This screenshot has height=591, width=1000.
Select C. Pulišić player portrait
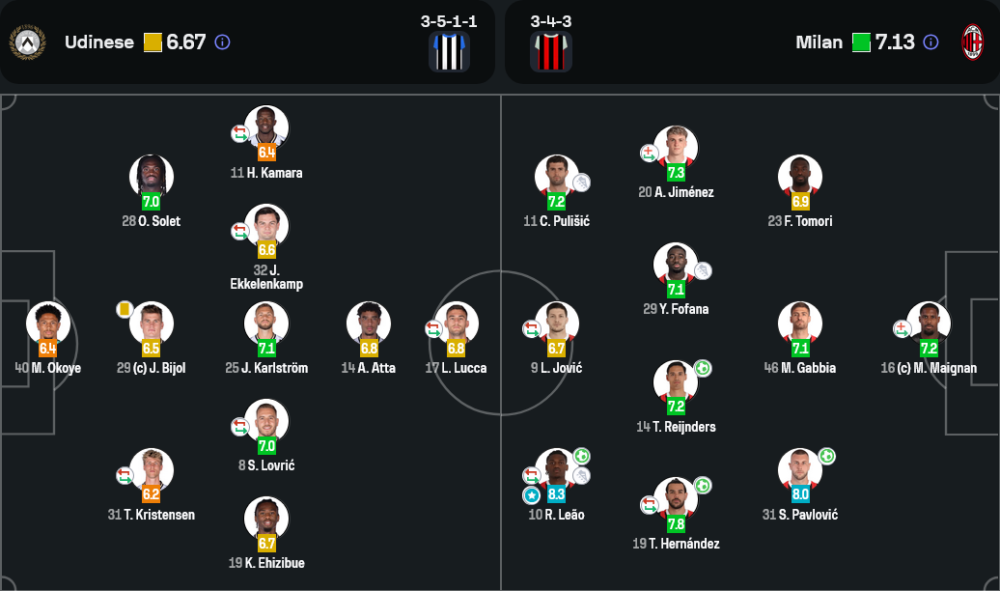click(557, 175)
